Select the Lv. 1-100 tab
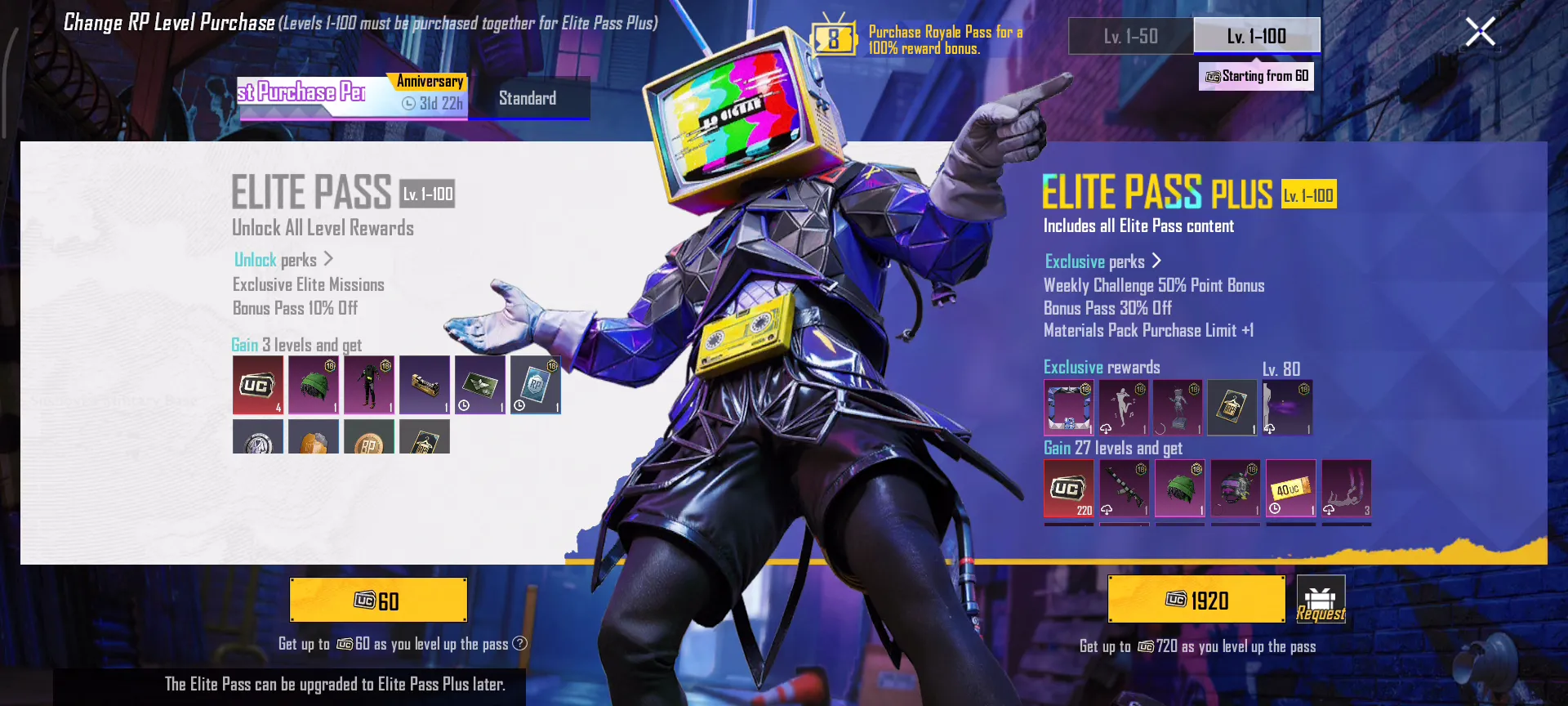 tap(1256, 37)
